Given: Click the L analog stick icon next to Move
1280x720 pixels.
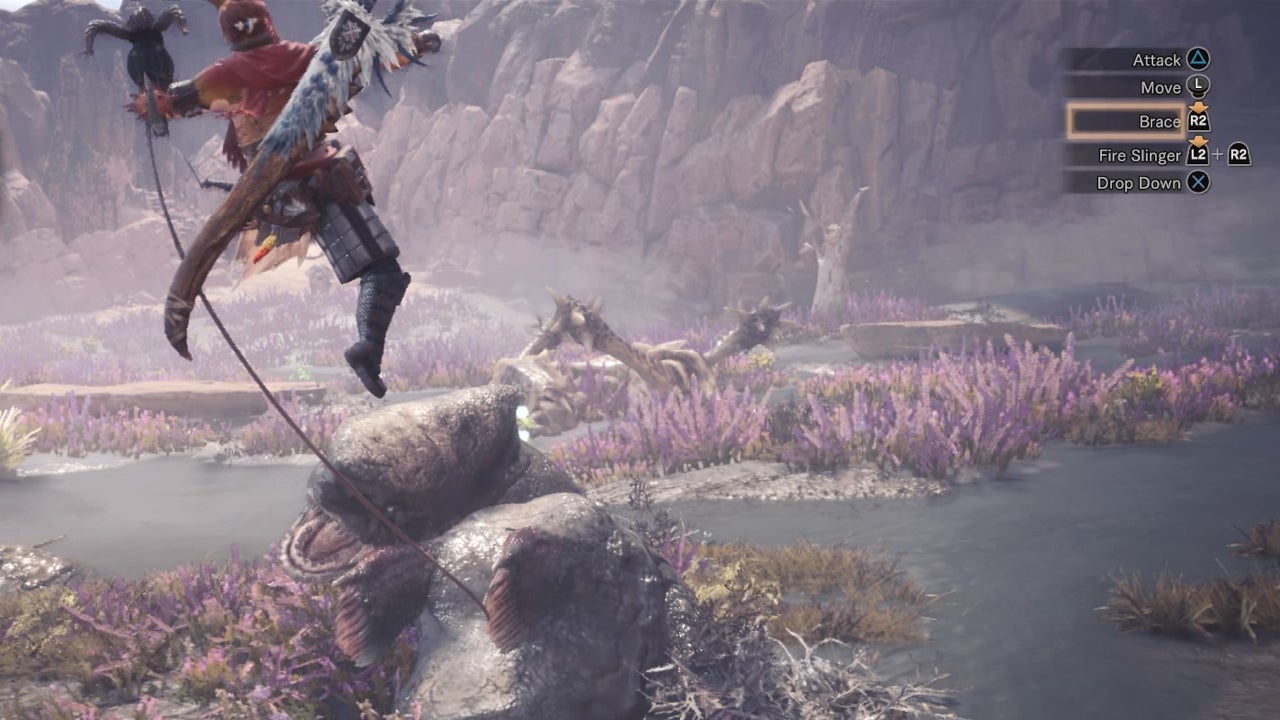Looking at the screenshot, I should 1198,87.
